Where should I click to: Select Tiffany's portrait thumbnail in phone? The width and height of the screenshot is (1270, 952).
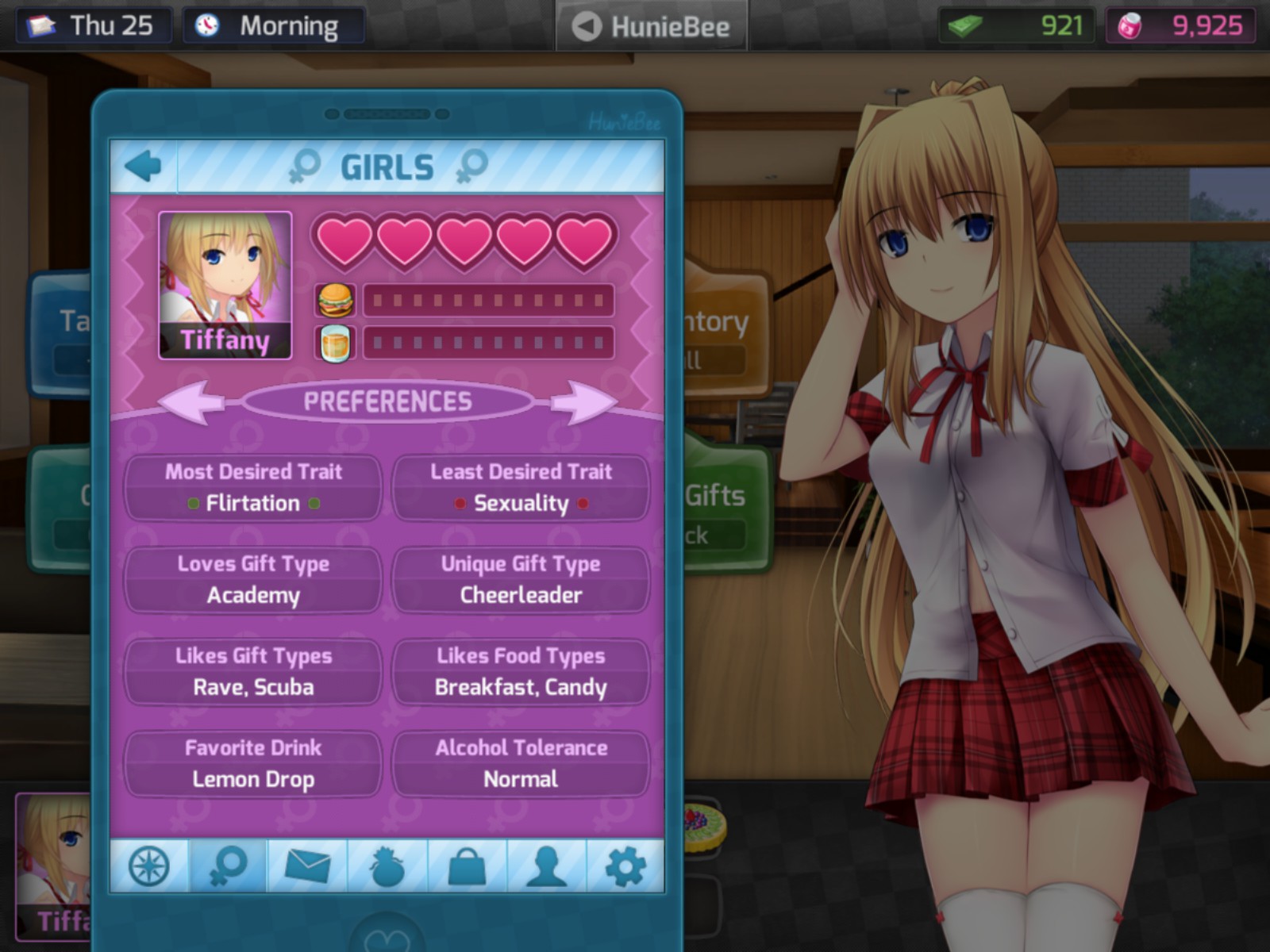[x=225, y=285]
